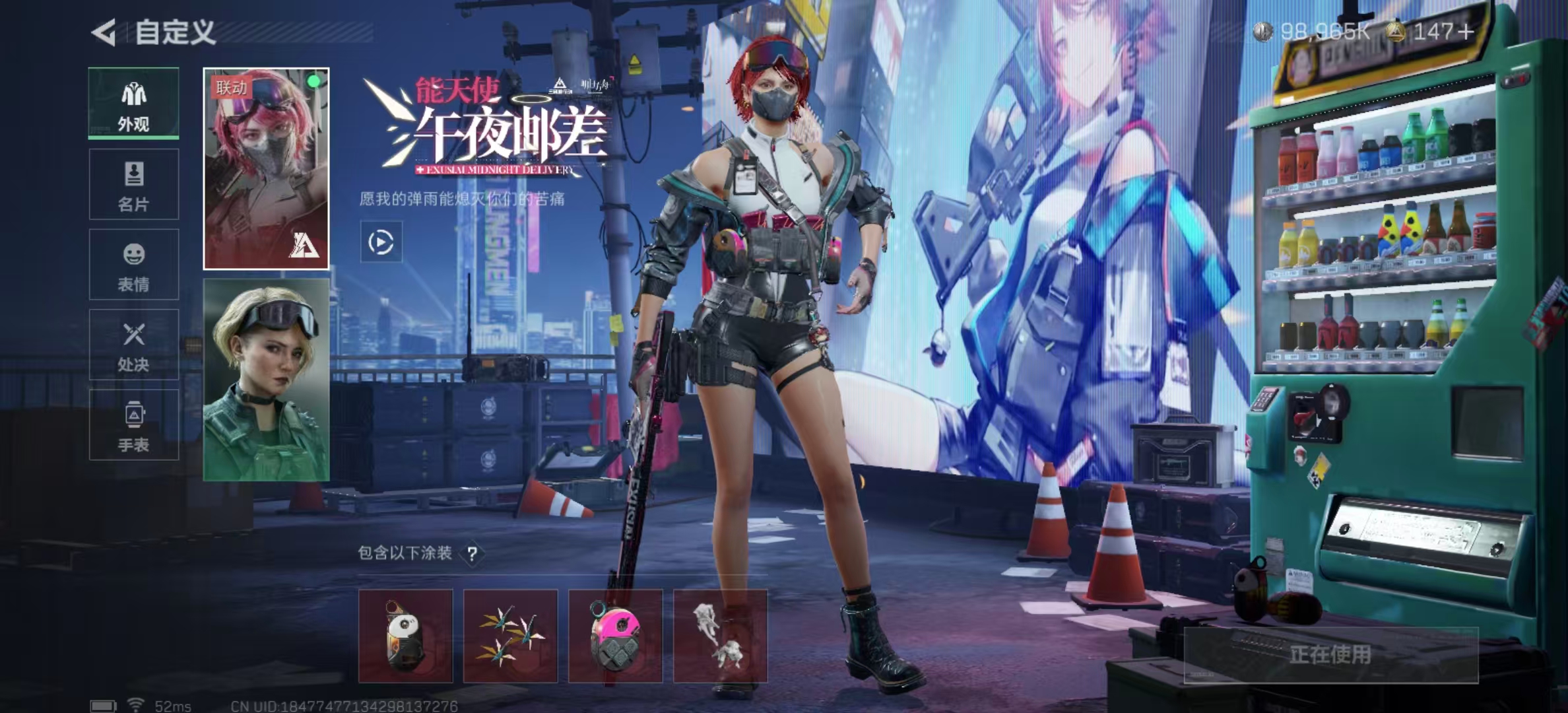Play the skin preview video
Screen dimensions: 1568x713
[381, 242]
